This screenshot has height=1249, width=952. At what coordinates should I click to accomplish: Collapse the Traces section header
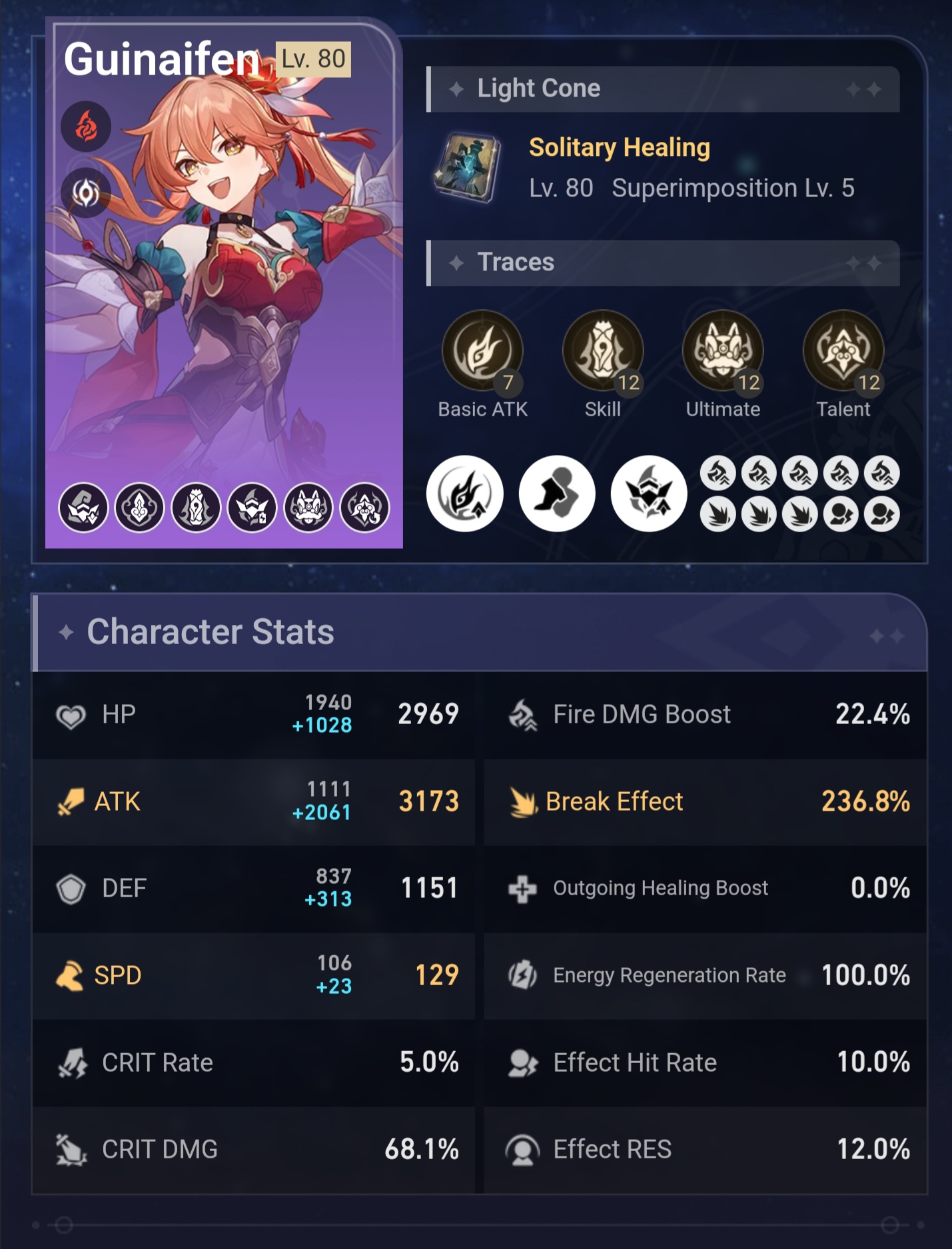(x=663, y=262)
